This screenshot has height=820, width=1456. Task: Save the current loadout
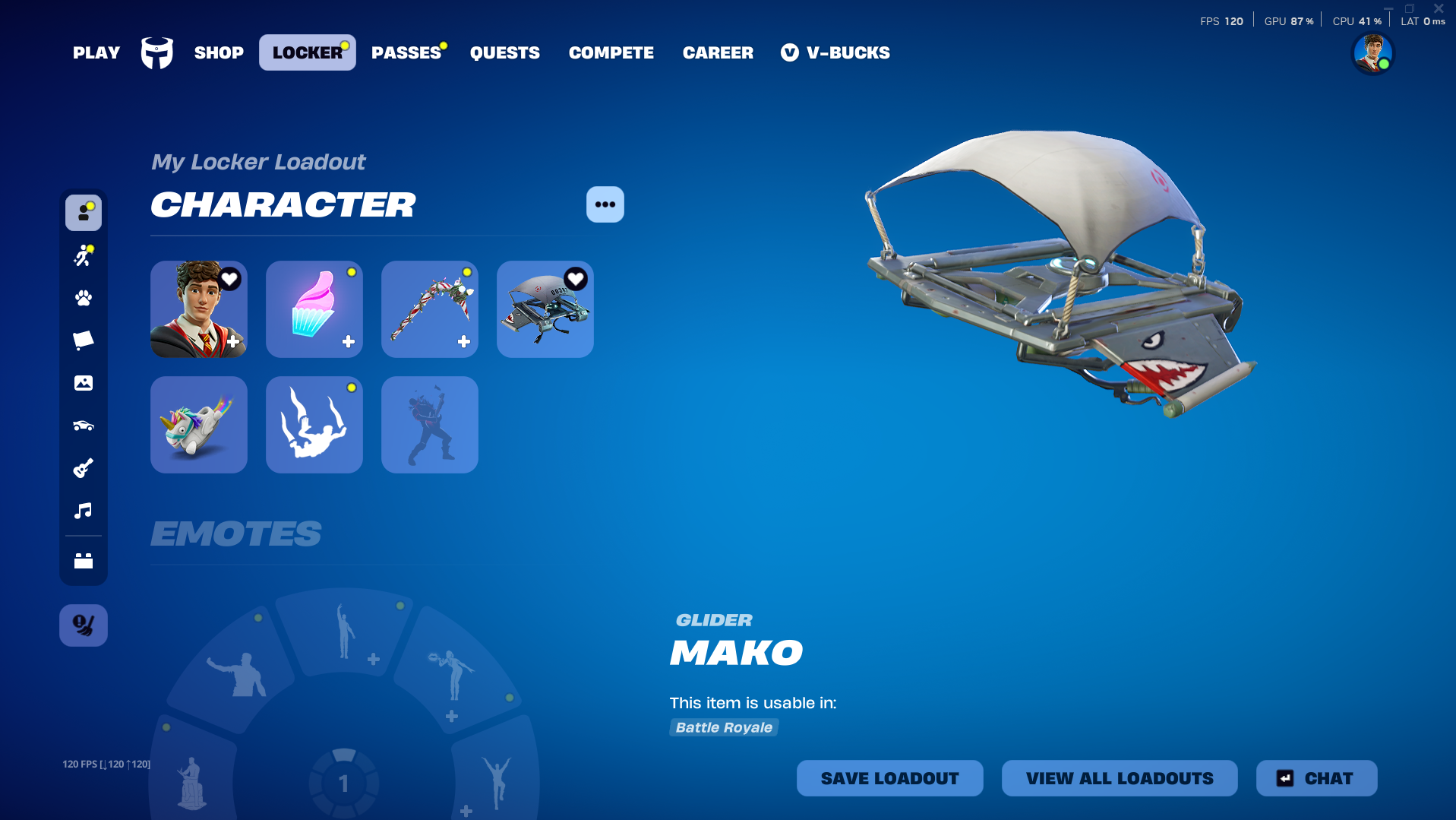tap(889, 778)
